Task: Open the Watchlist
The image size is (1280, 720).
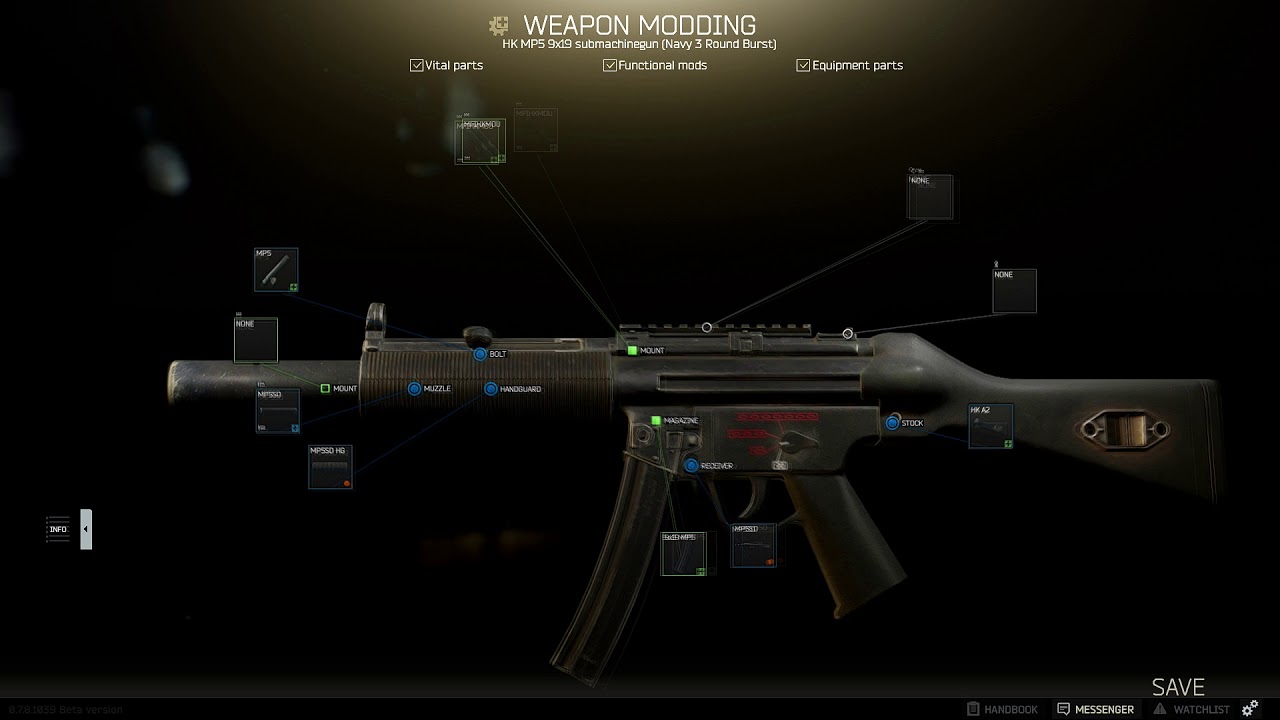Action: click(x=1191, y=709)
